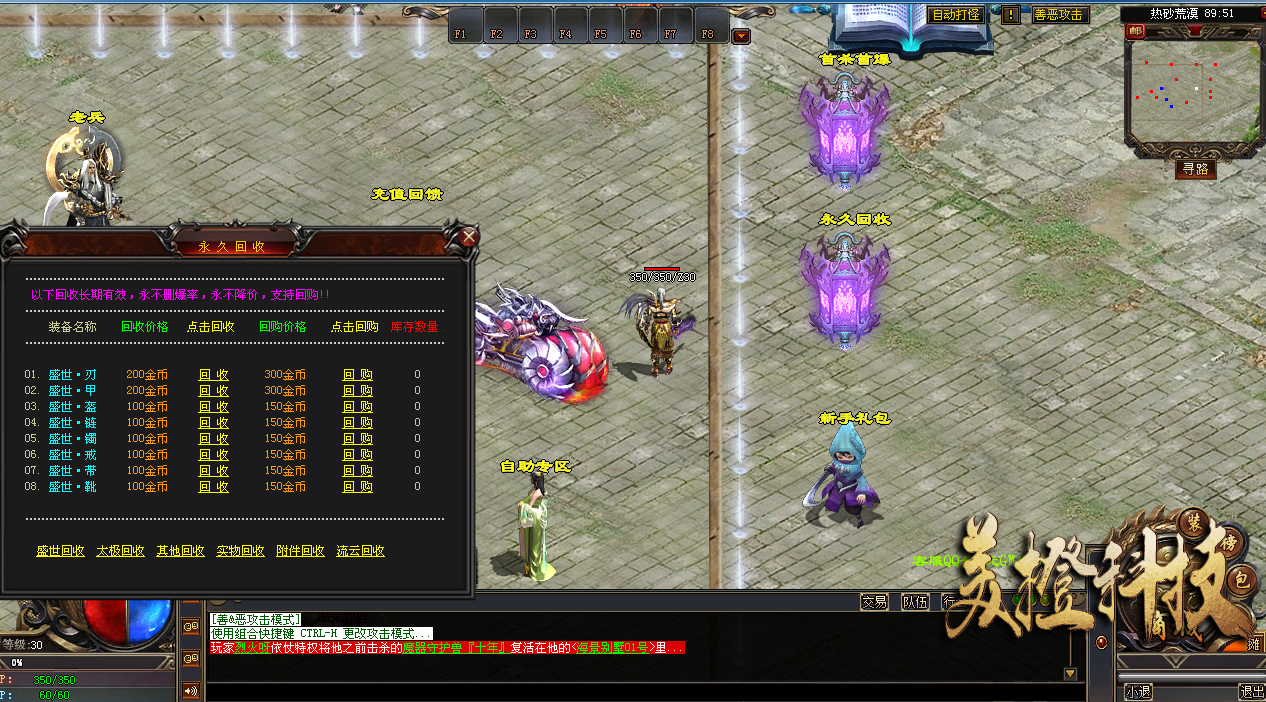Buy back 盛世·甲 in row 02
Screen dimensions: 1266x702
pyautogui.click(x=357, y=391)
